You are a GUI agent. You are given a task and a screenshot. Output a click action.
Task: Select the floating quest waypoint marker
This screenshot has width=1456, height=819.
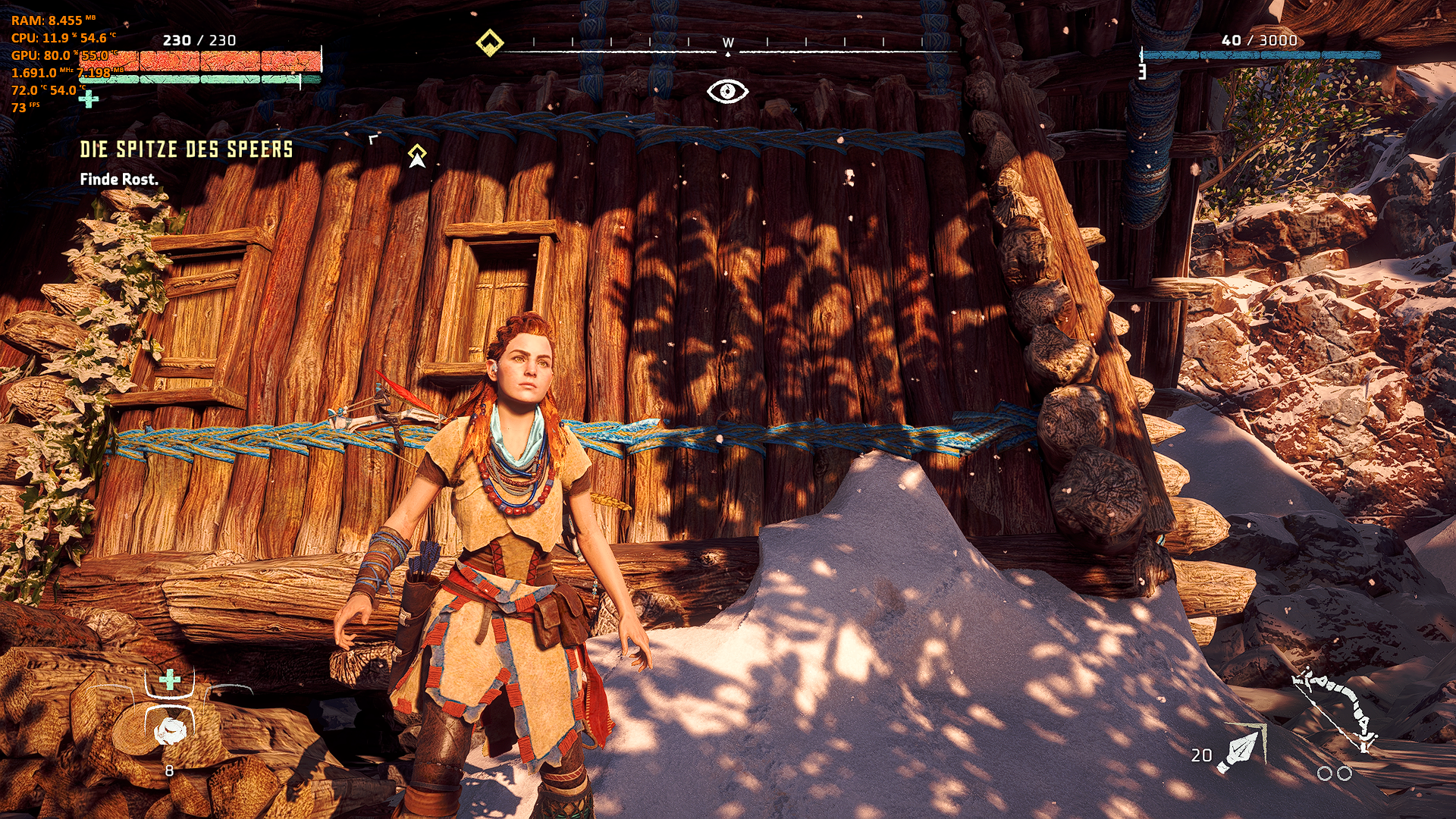(x=417, y=156)
